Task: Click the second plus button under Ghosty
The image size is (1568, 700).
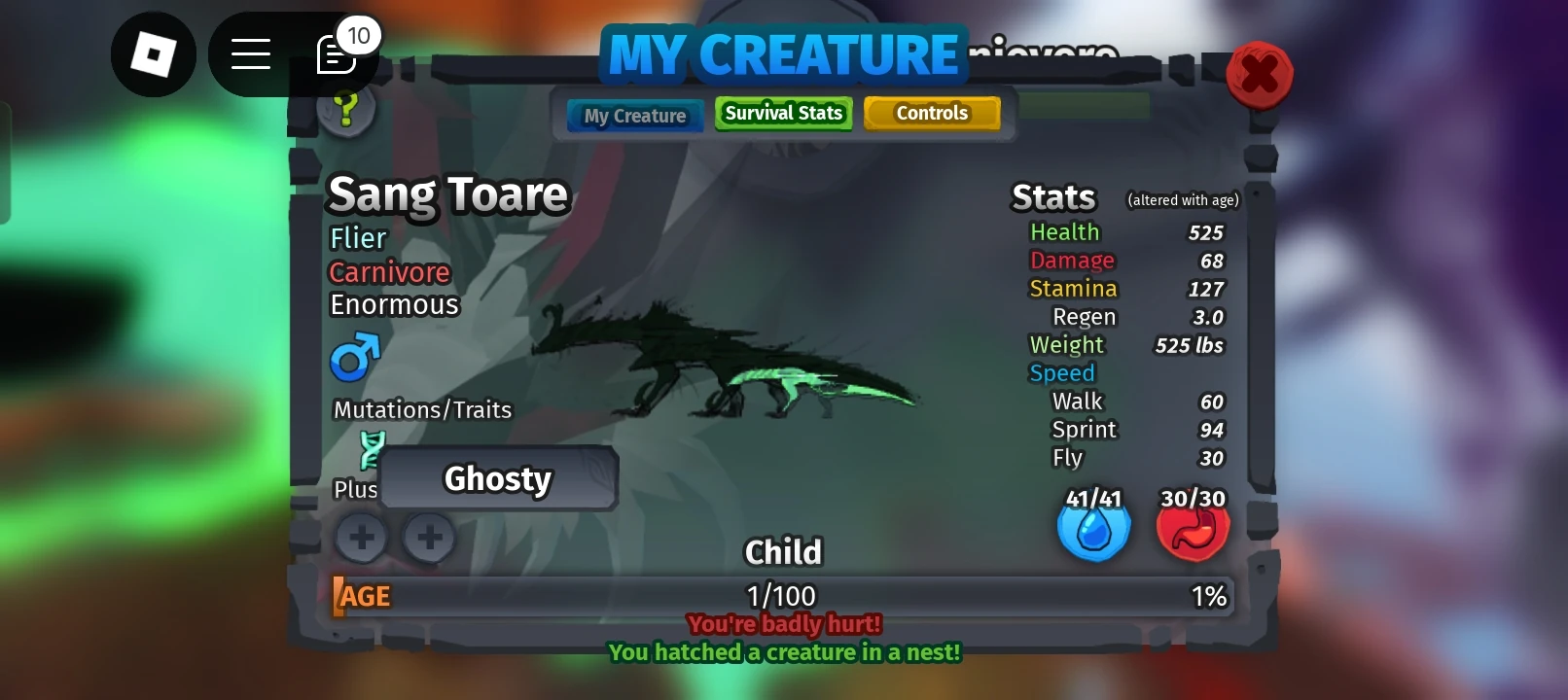Action: pyautogui.click(x=428, y=538)
